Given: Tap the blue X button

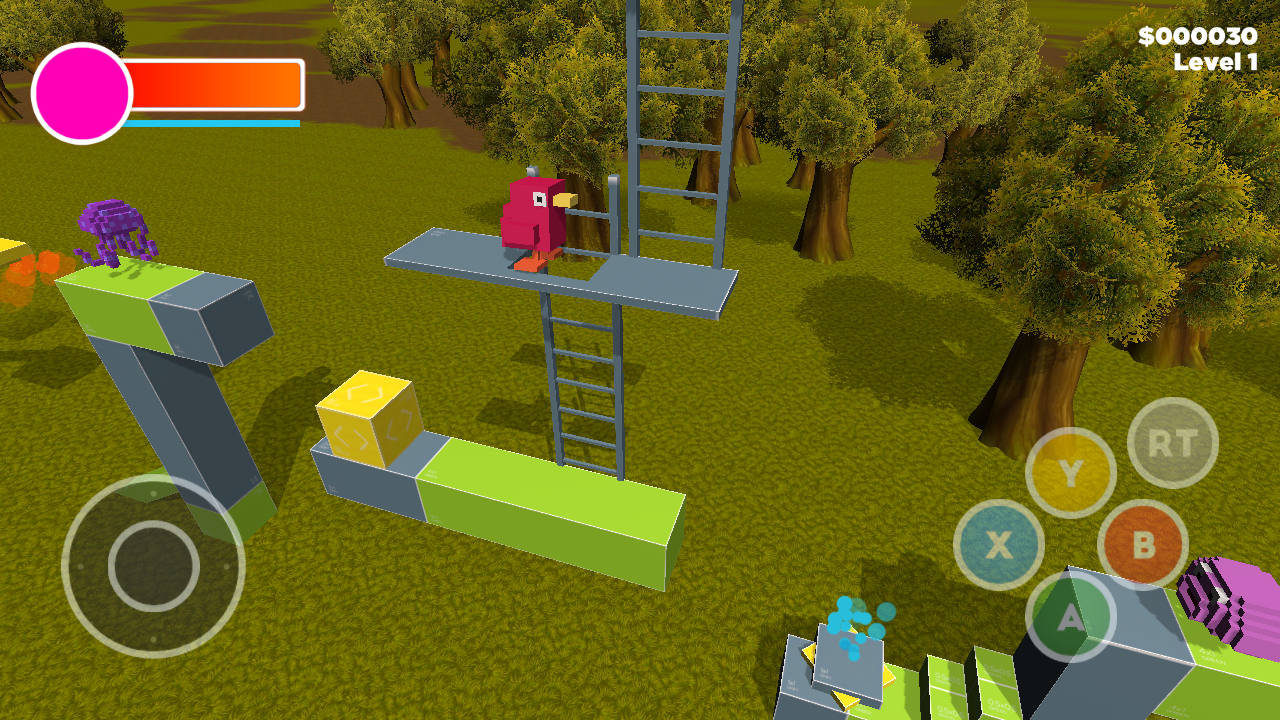Looking at the screenshot, I should (999, 543).
